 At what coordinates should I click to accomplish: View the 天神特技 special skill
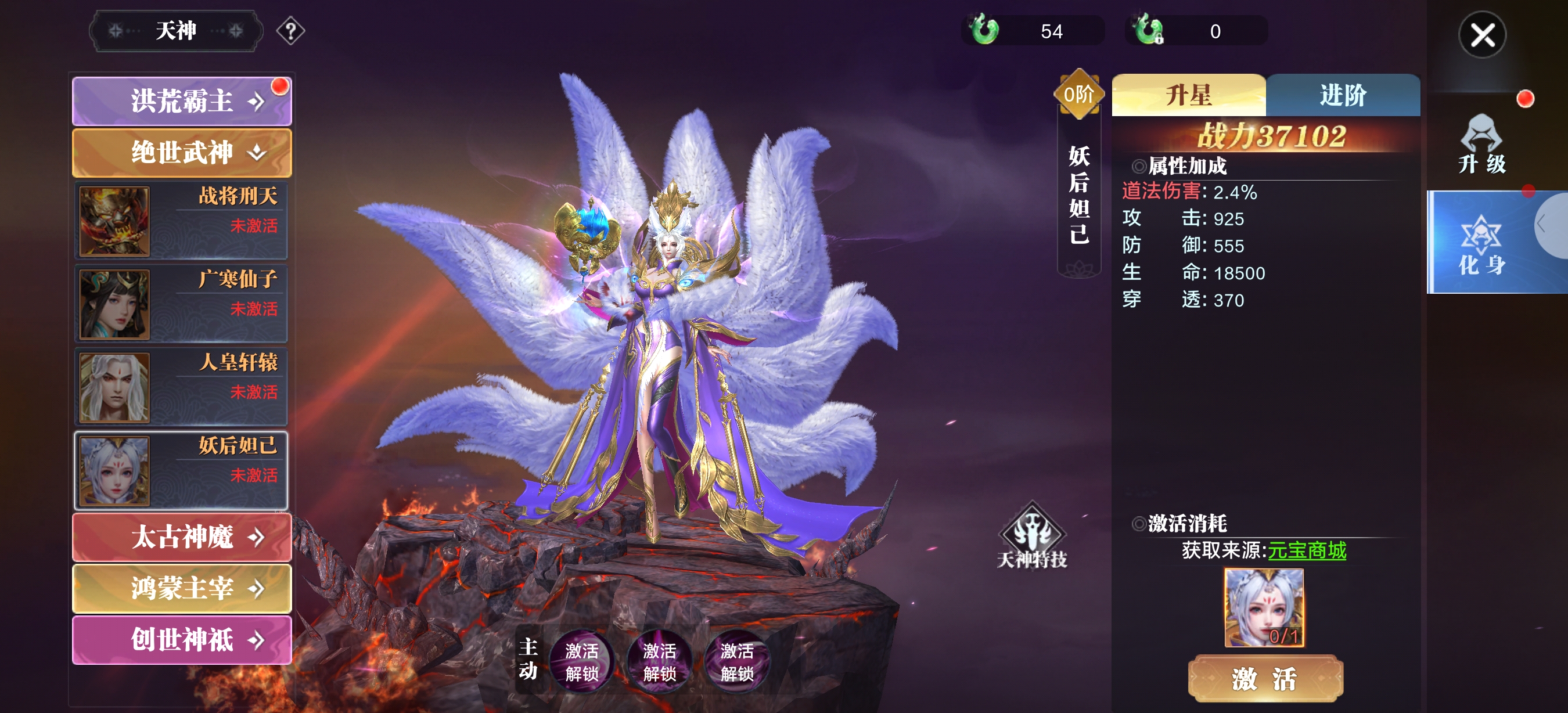coord(1032,536)
